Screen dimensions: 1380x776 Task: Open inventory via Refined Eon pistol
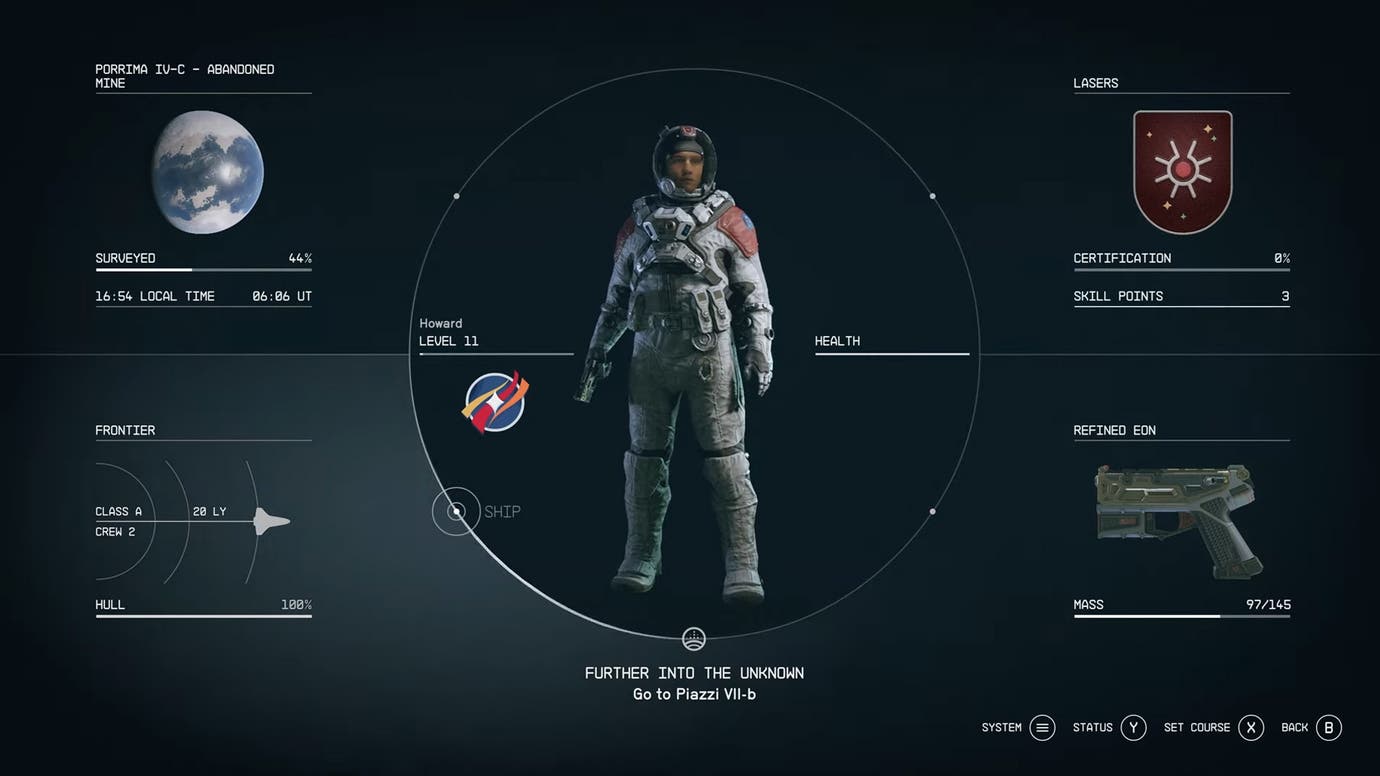click(1178, 520)
